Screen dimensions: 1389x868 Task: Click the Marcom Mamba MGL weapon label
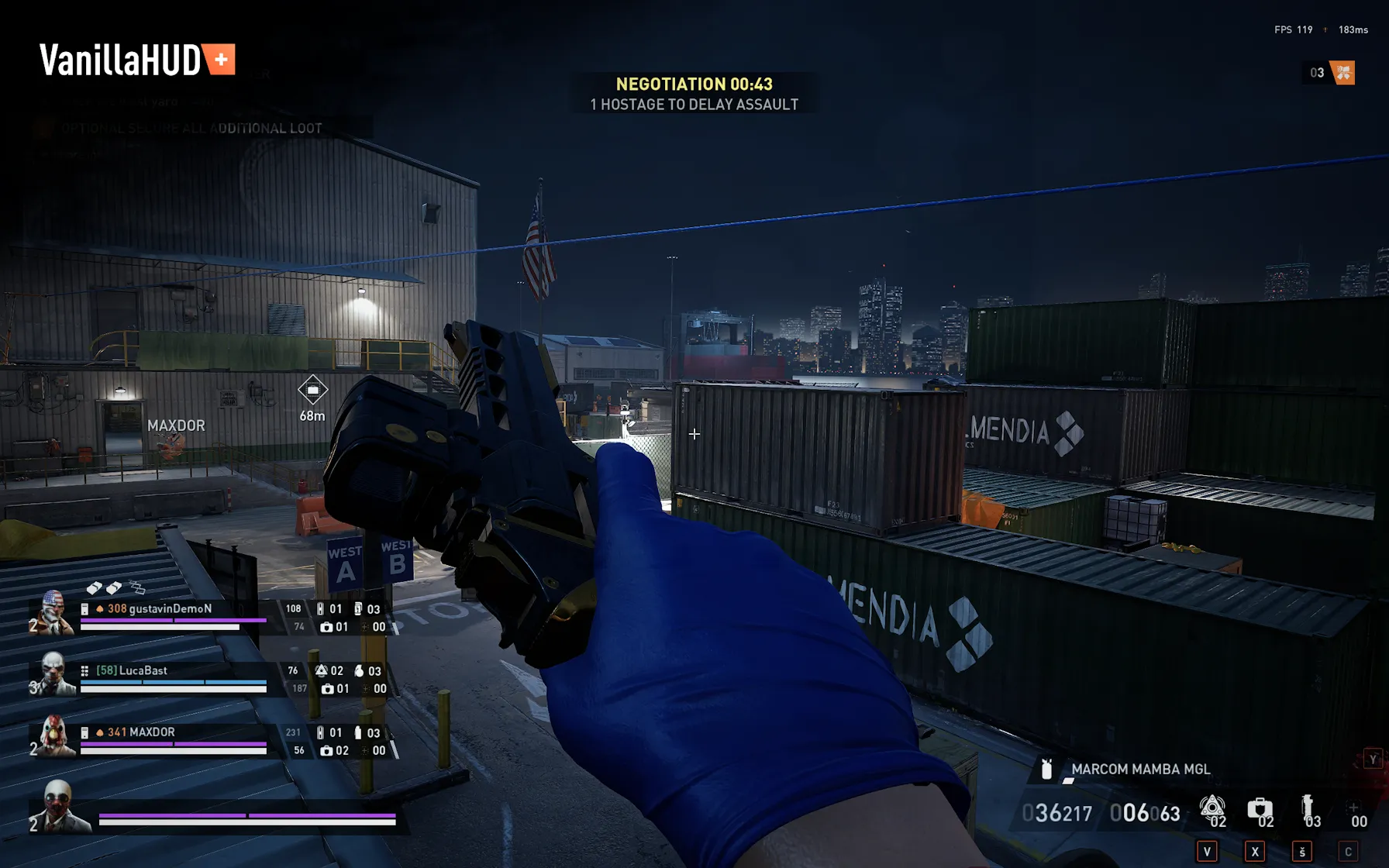click(1139, 769)
